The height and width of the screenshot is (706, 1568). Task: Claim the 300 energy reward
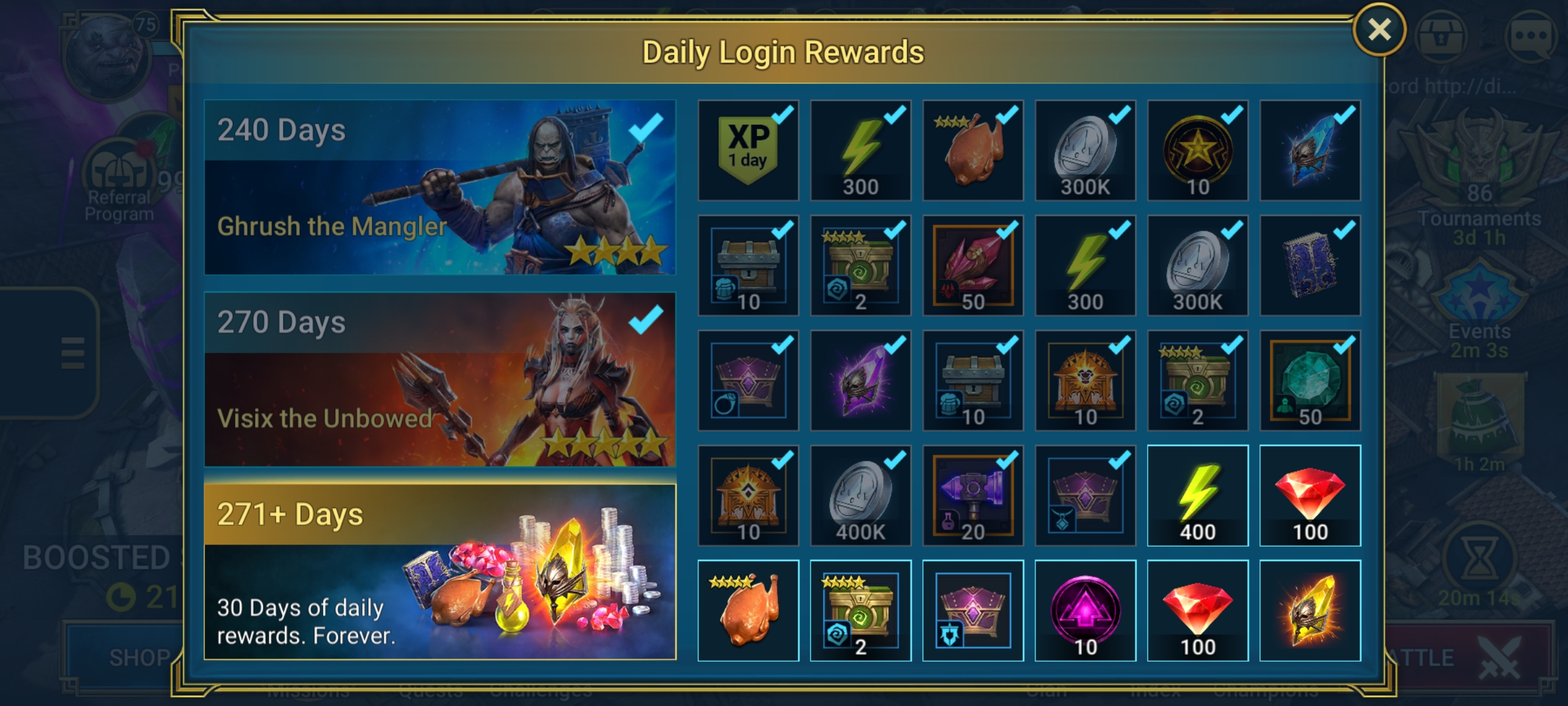click(x=860, y=149)
